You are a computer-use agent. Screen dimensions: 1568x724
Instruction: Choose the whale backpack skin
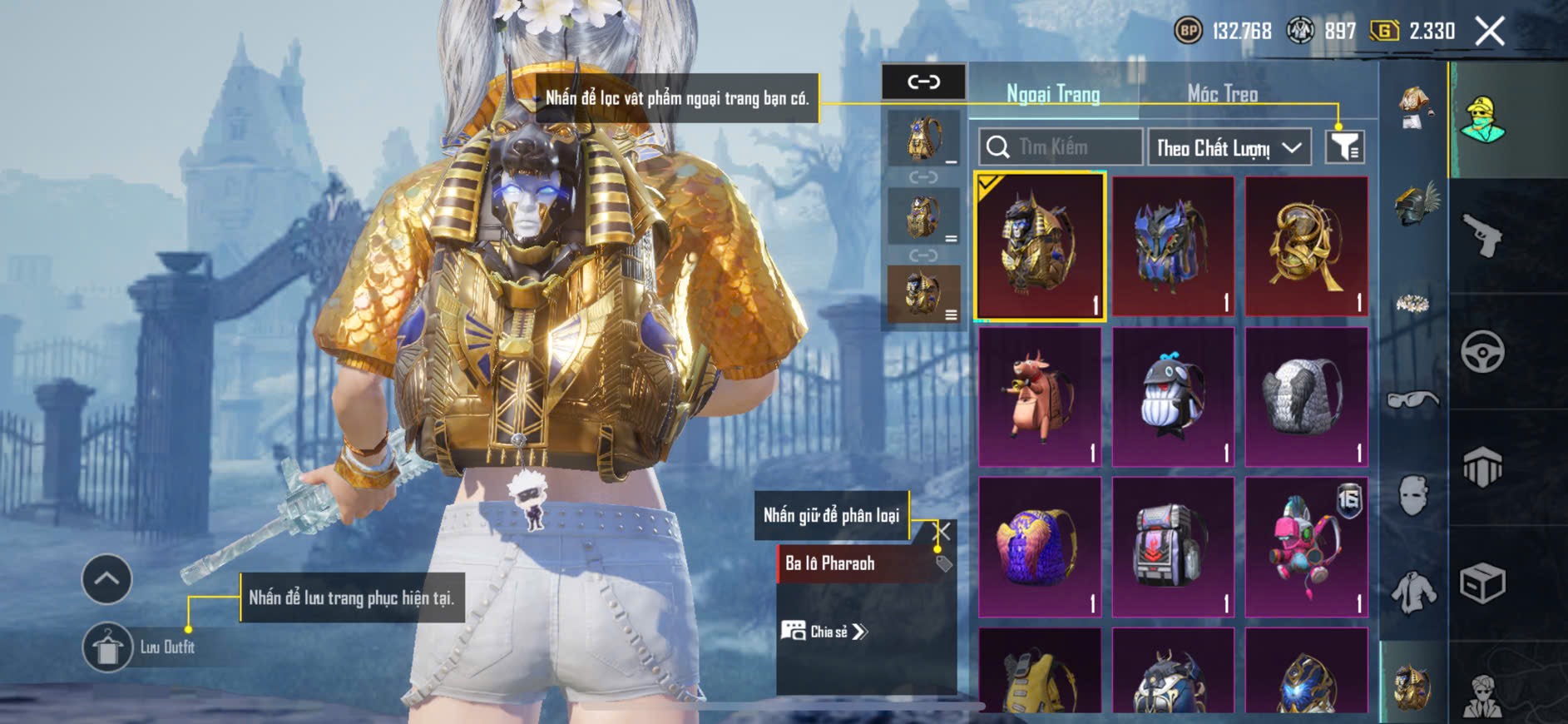[1173, 396]
